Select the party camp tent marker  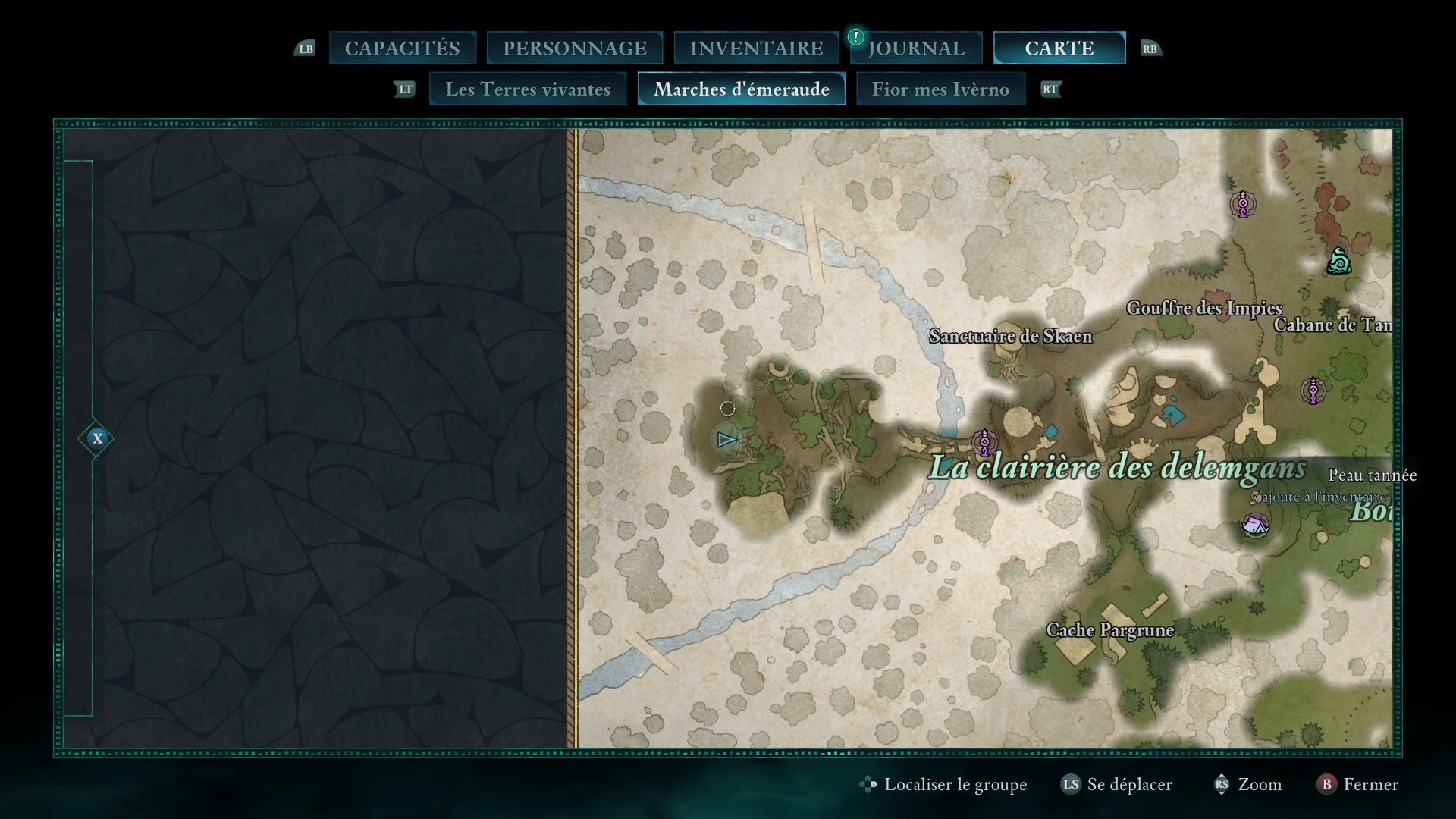point(1255,525)
